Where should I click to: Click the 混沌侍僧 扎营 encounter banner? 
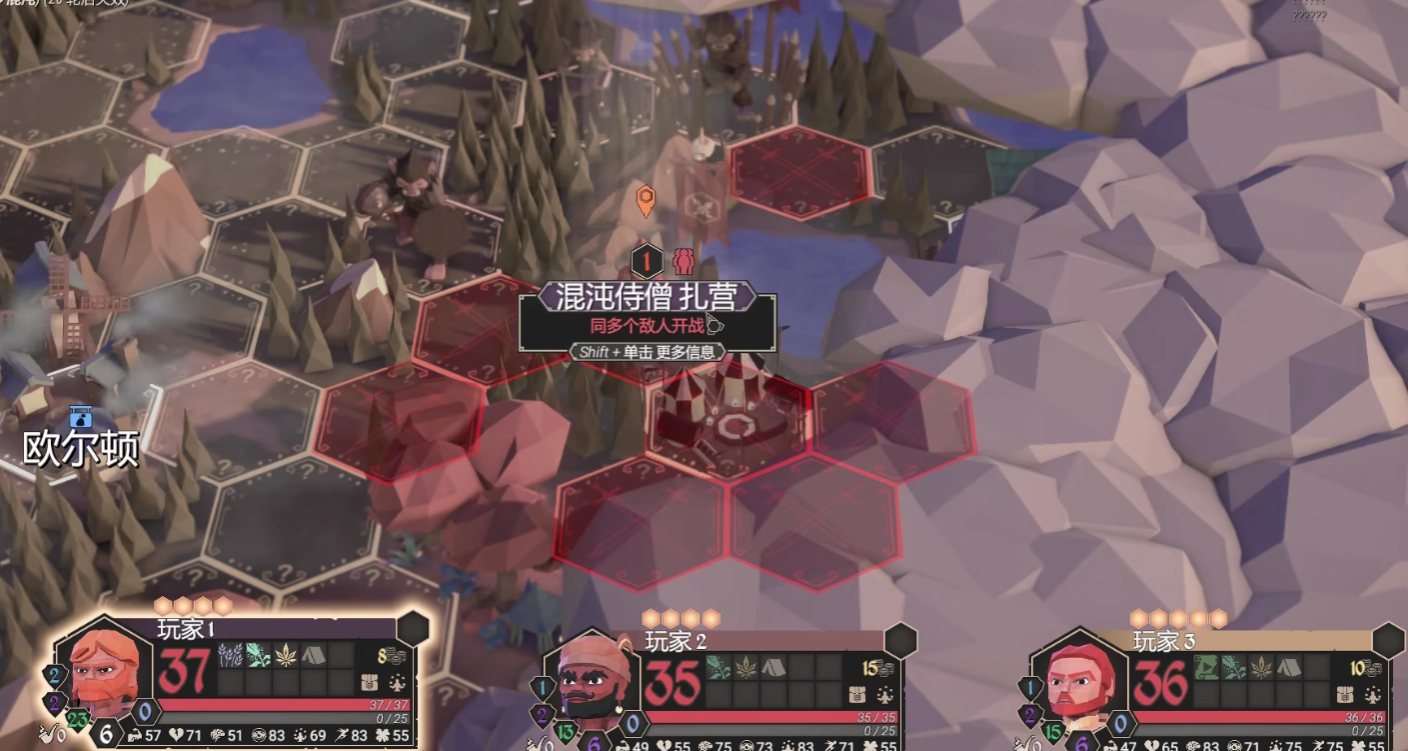tap(646, 297)
